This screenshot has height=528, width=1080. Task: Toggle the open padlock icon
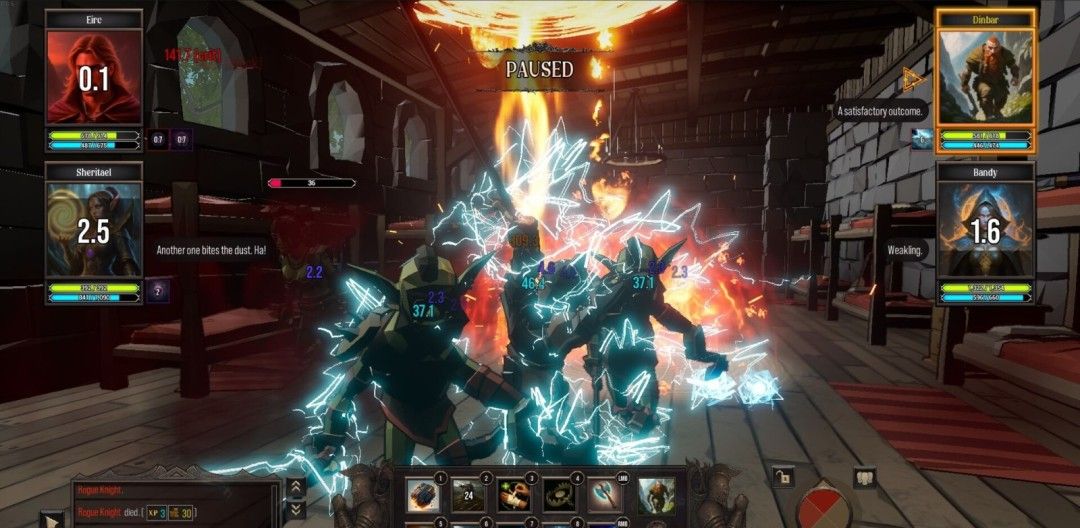pos(782,476)
